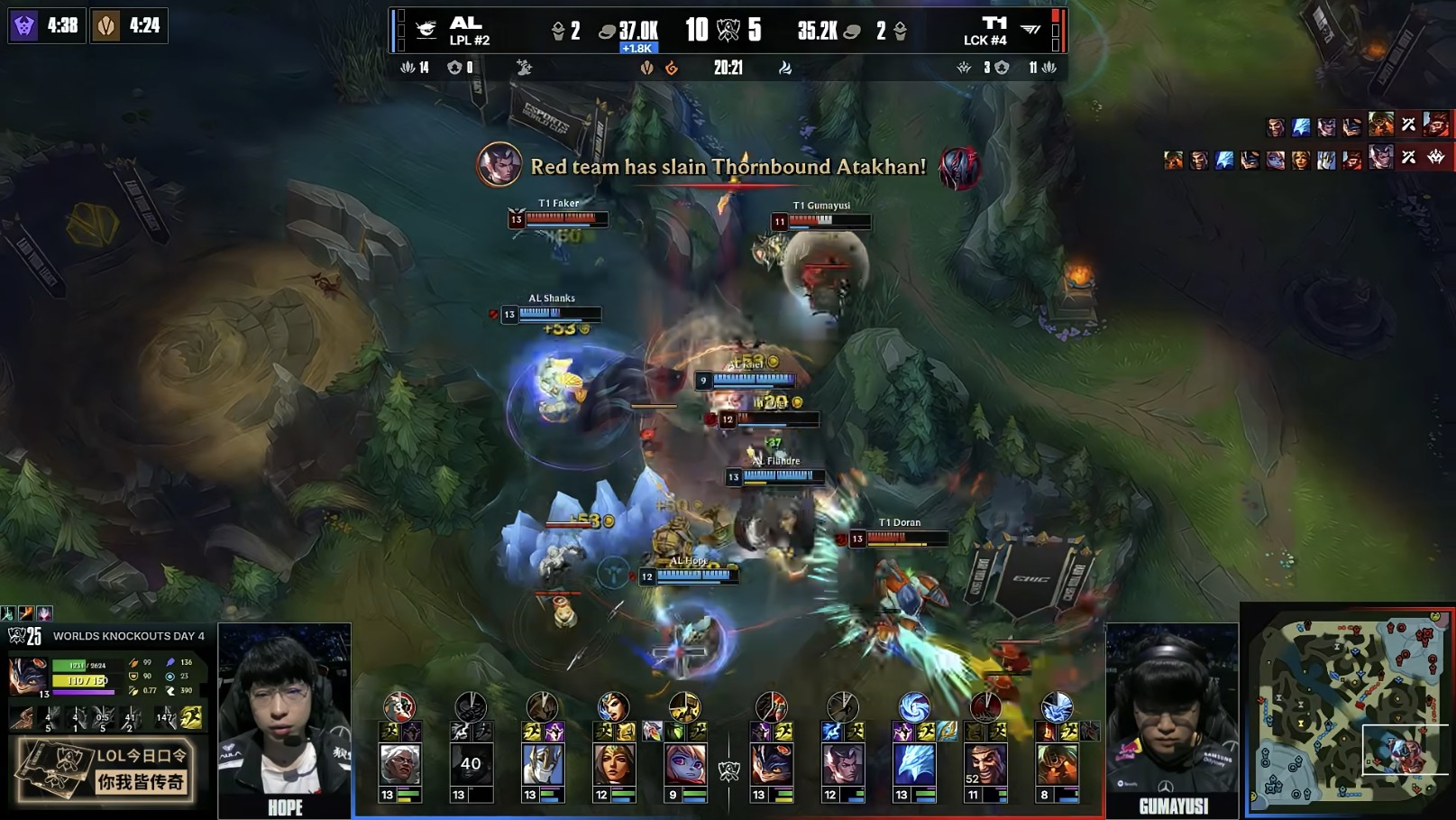
Task: Click the white-haired champion portrait on blue team
Action: [399, 764]
